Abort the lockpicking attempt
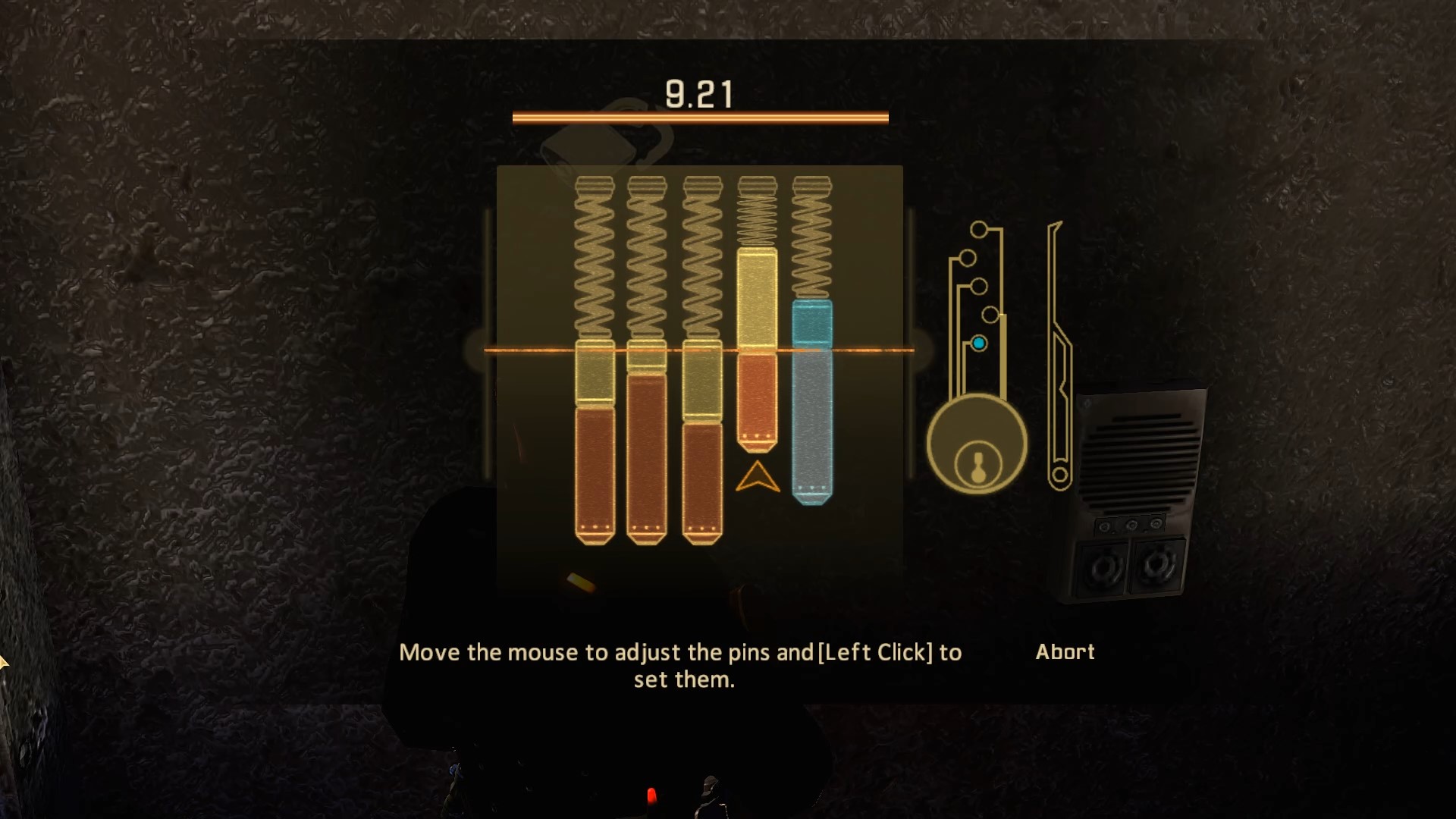Image resolution: width=1456 pixels, height=819 pixels. coord(1065,651)
